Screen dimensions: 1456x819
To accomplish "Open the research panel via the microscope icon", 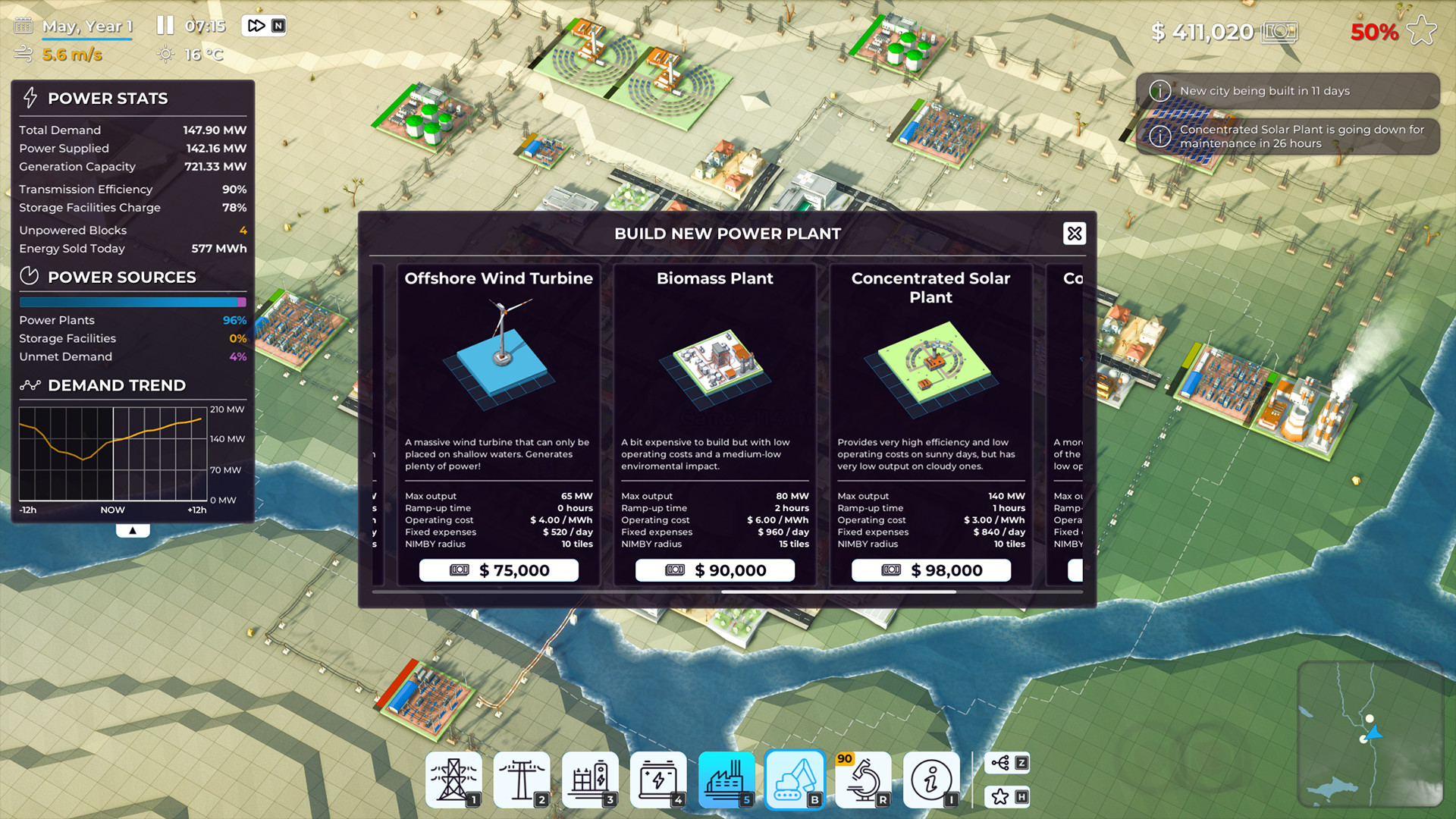I will [x=863, y=780].
